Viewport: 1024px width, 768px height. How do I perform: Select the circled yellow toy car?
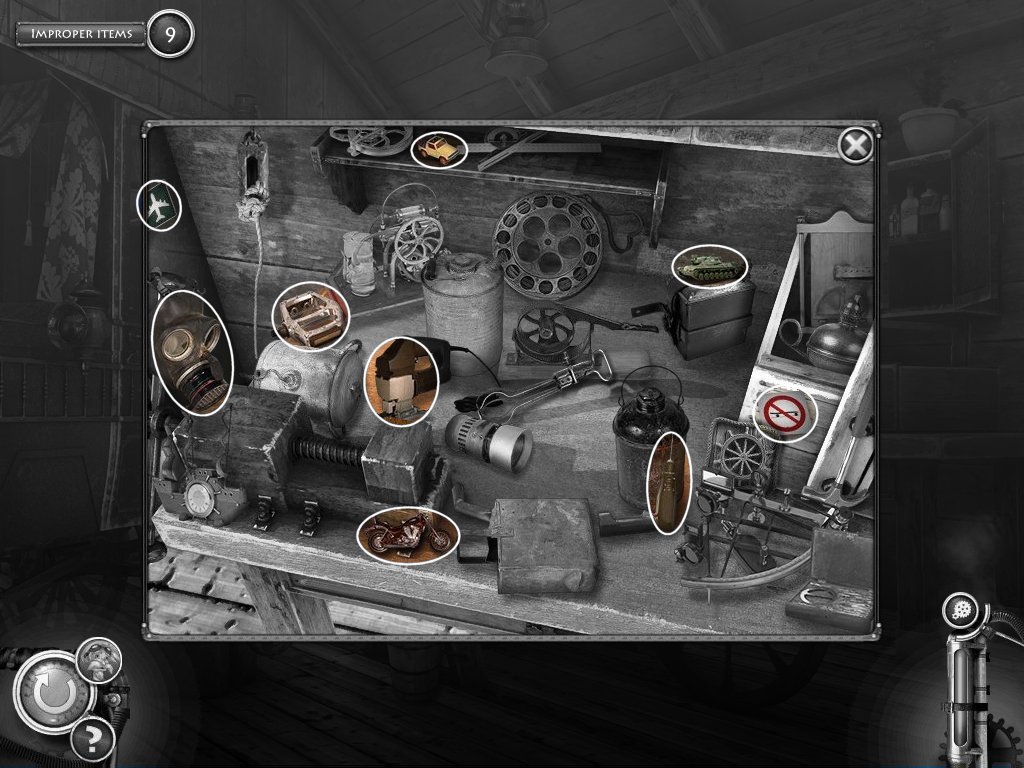pyautogui.click(x=439, y=150)
